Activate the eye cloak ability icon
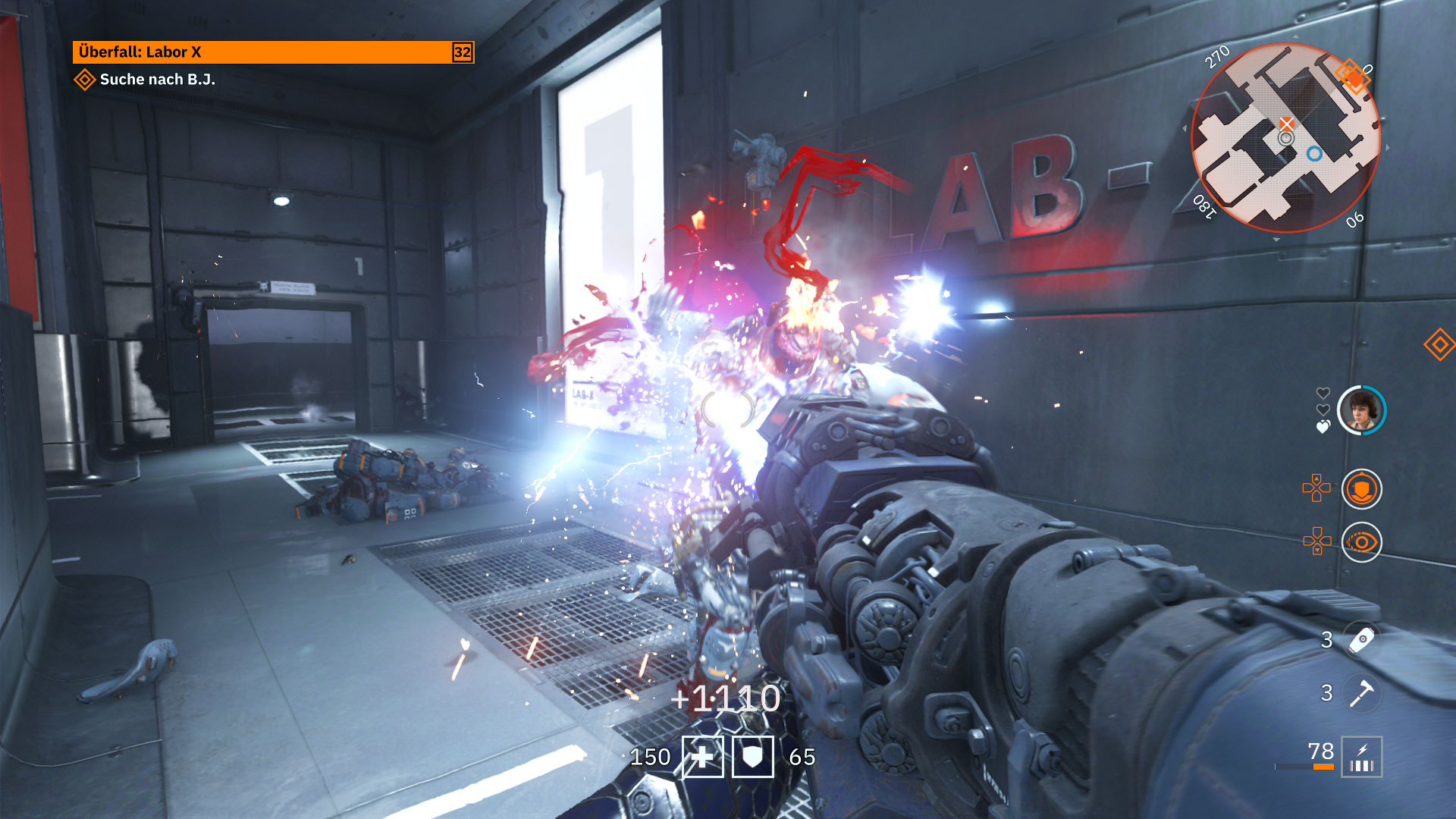This screenshot has height=819, width=1456. (1361, 542)
